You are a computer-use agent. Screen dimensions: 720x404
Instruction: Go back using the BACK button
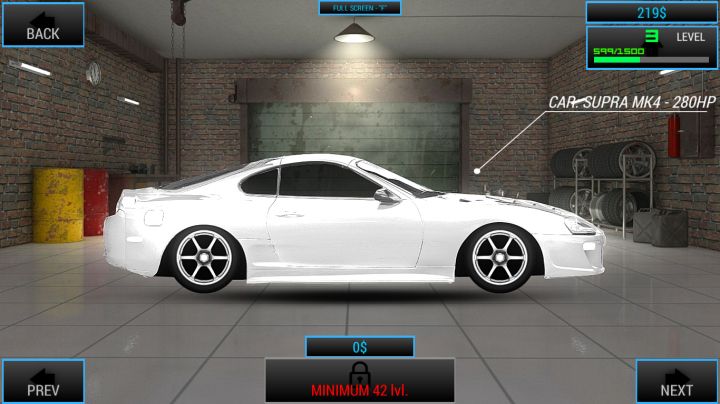click(x=42, y=23)
